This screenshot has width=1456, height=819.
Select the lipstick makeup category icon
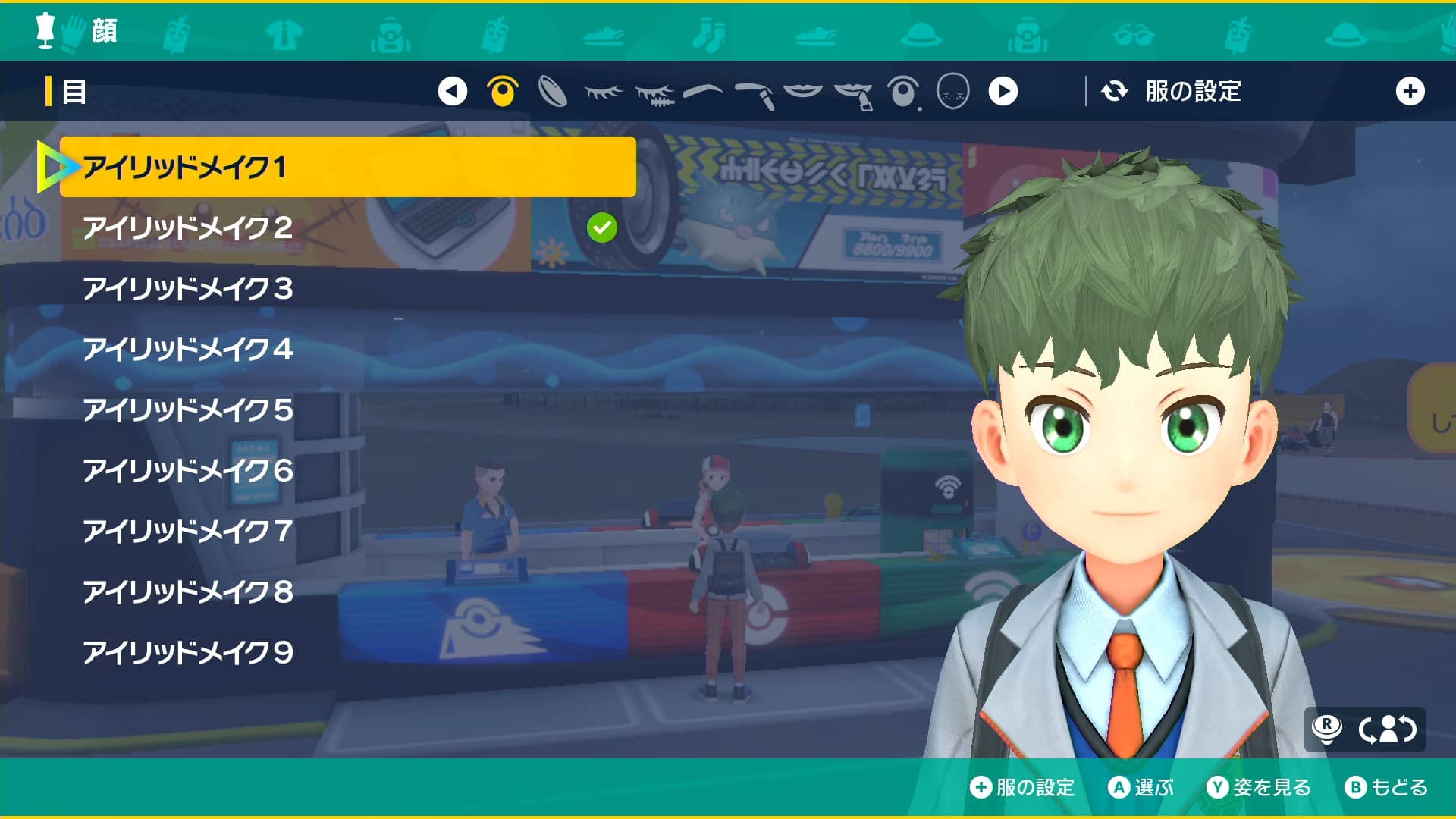(852, 93)
